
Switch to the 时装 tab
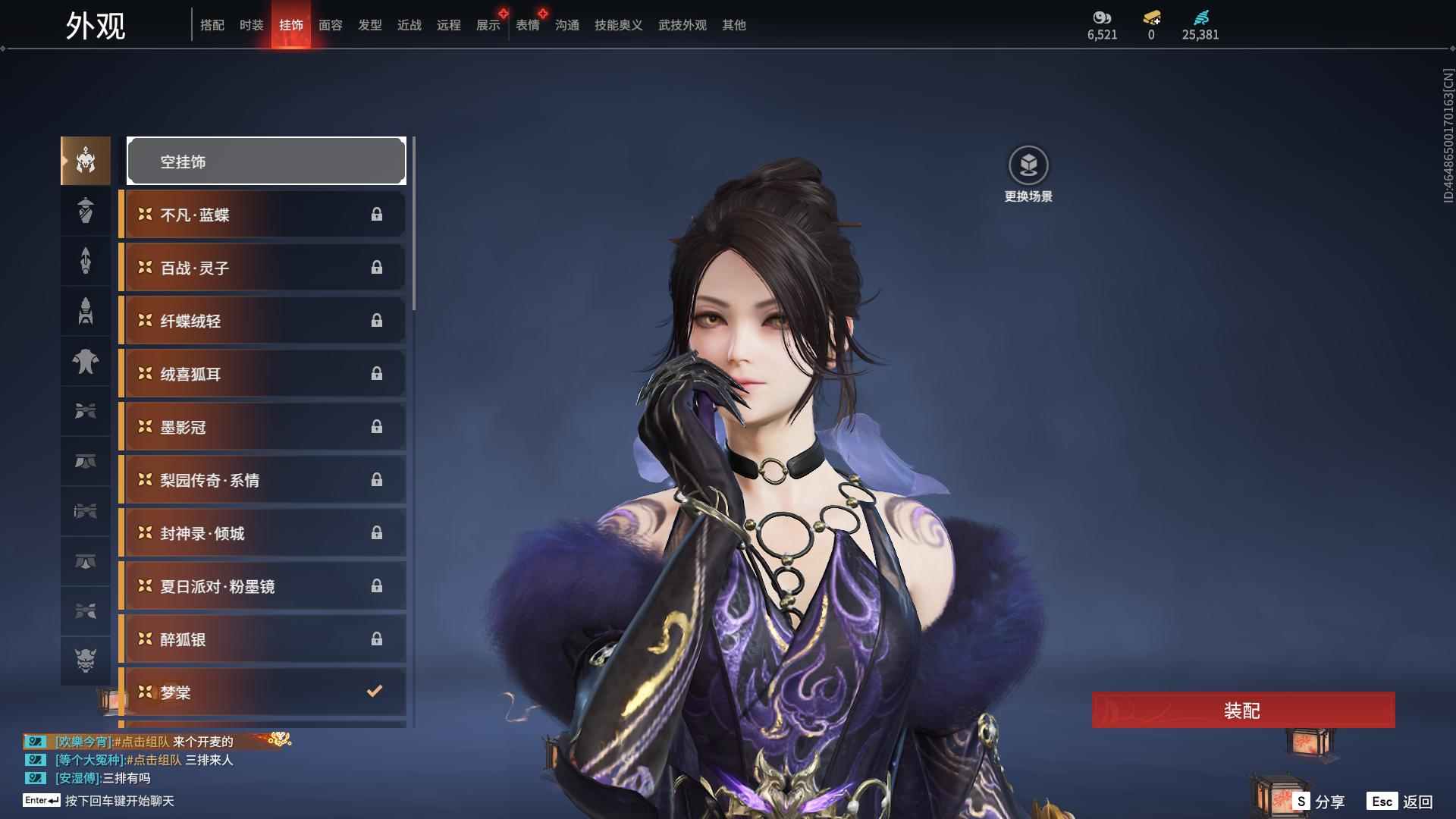click(x=251, y=25)
